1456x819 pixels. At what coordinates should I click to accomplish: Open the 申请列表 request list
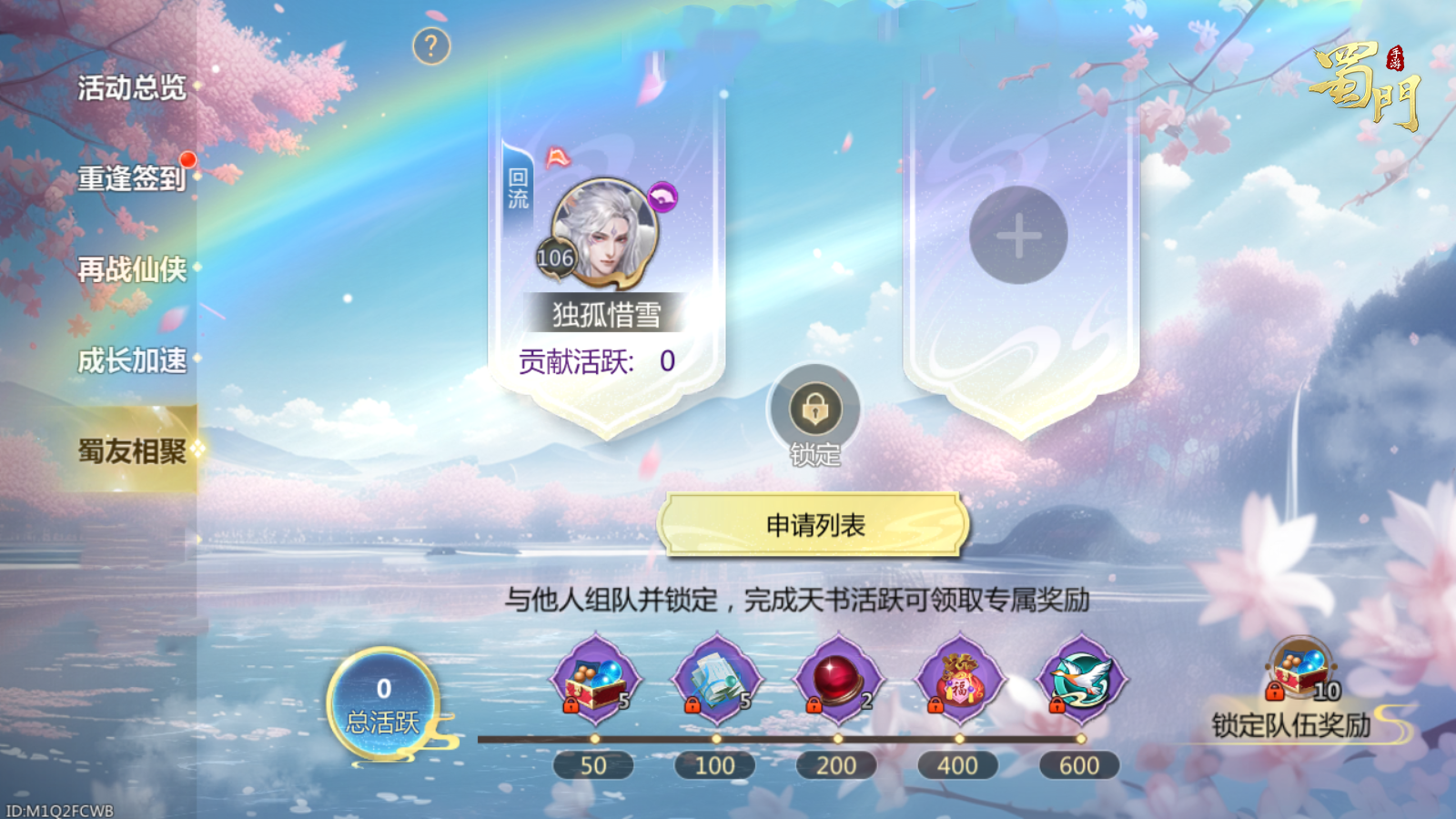point(814,525)
